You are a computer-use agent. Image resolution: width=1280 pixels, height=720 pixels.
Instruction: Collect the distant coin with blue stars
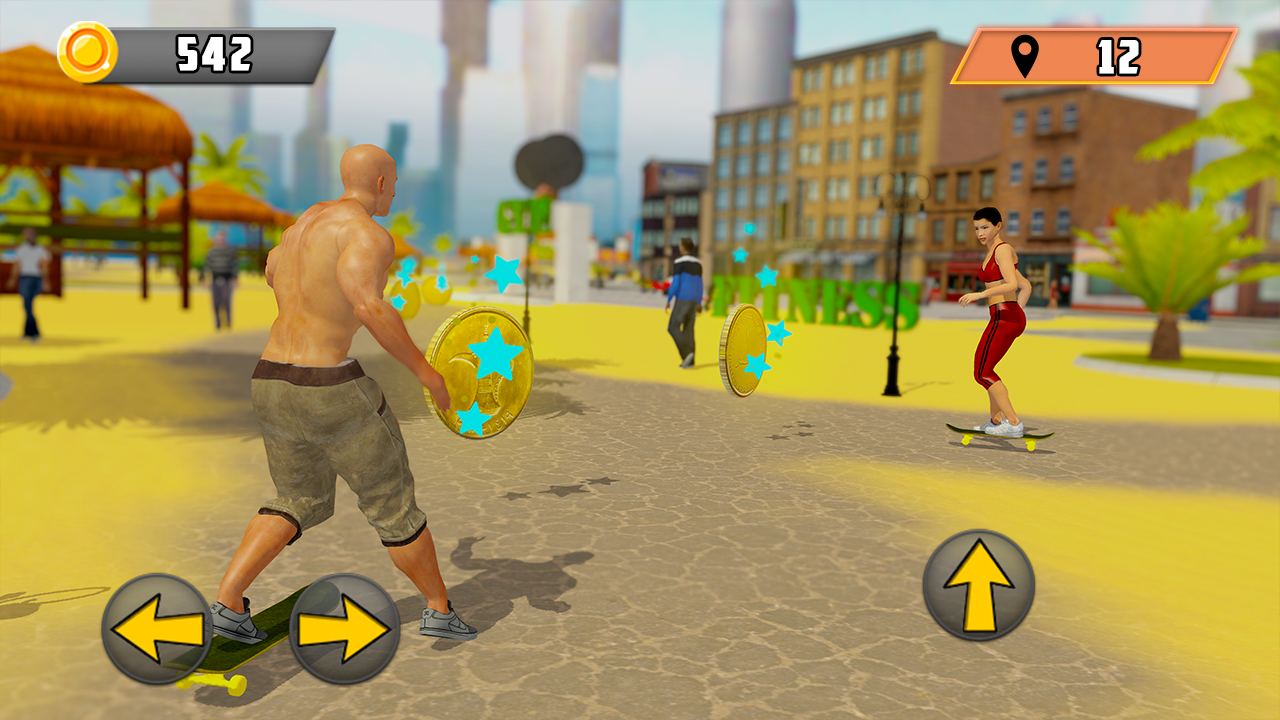point(746,348)
